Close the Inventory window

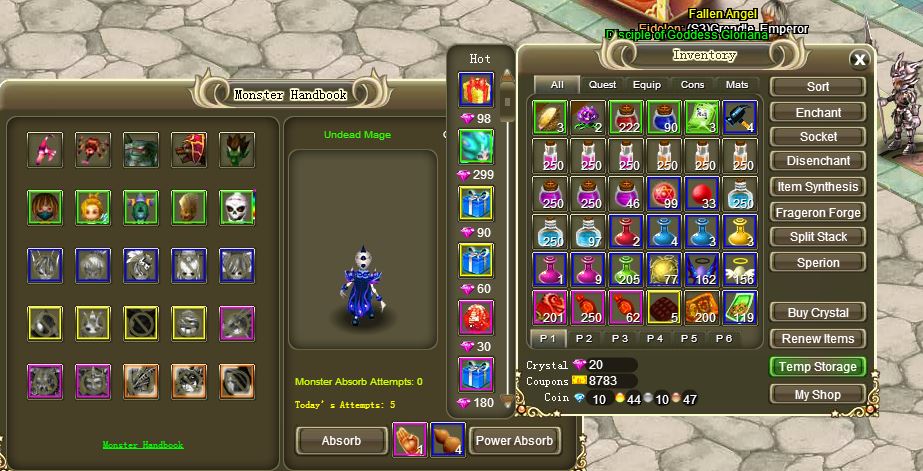click(858, 59)
